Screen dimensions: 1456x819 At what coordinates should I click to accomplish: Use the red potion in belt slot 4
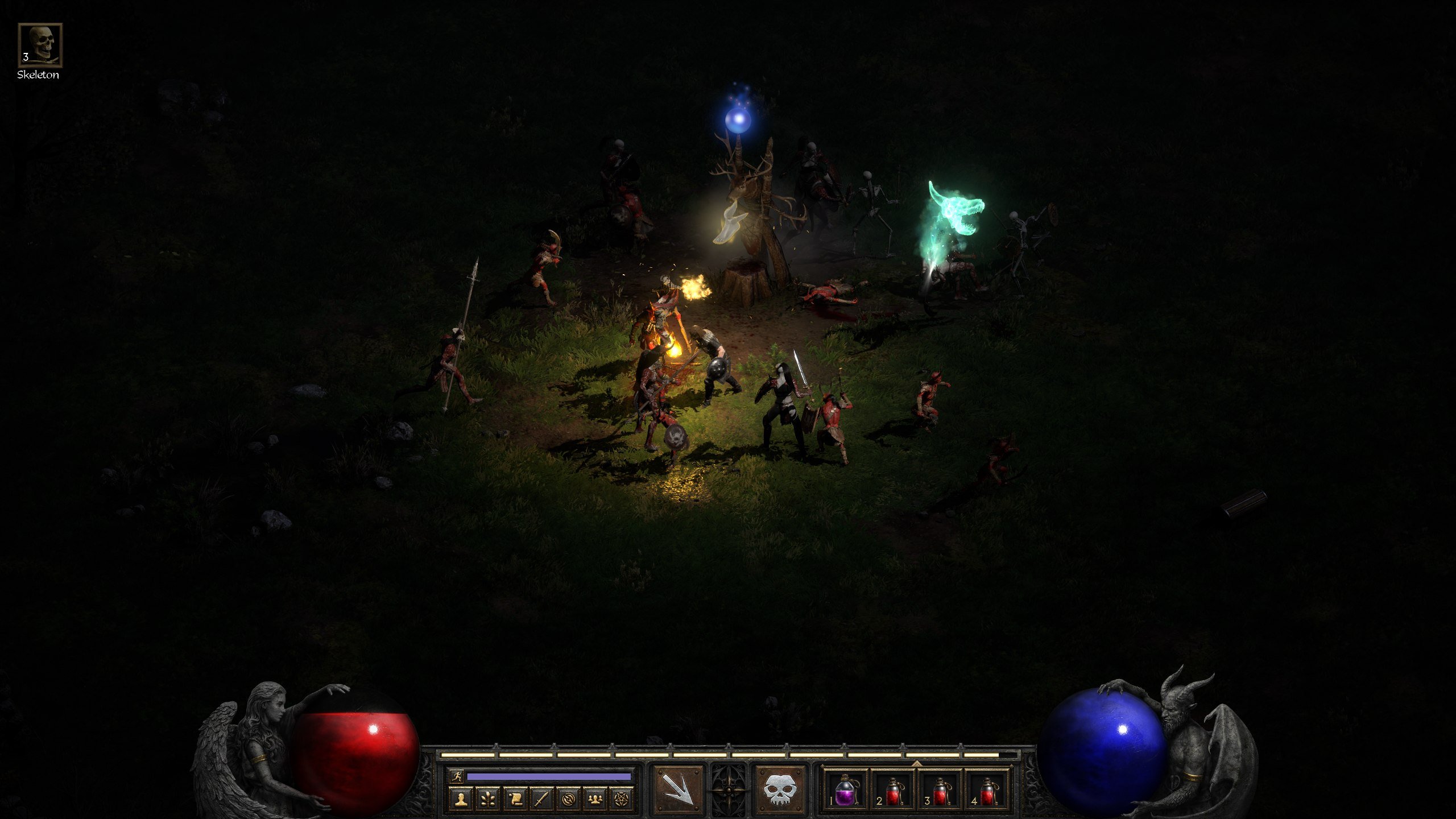(988, 791)
